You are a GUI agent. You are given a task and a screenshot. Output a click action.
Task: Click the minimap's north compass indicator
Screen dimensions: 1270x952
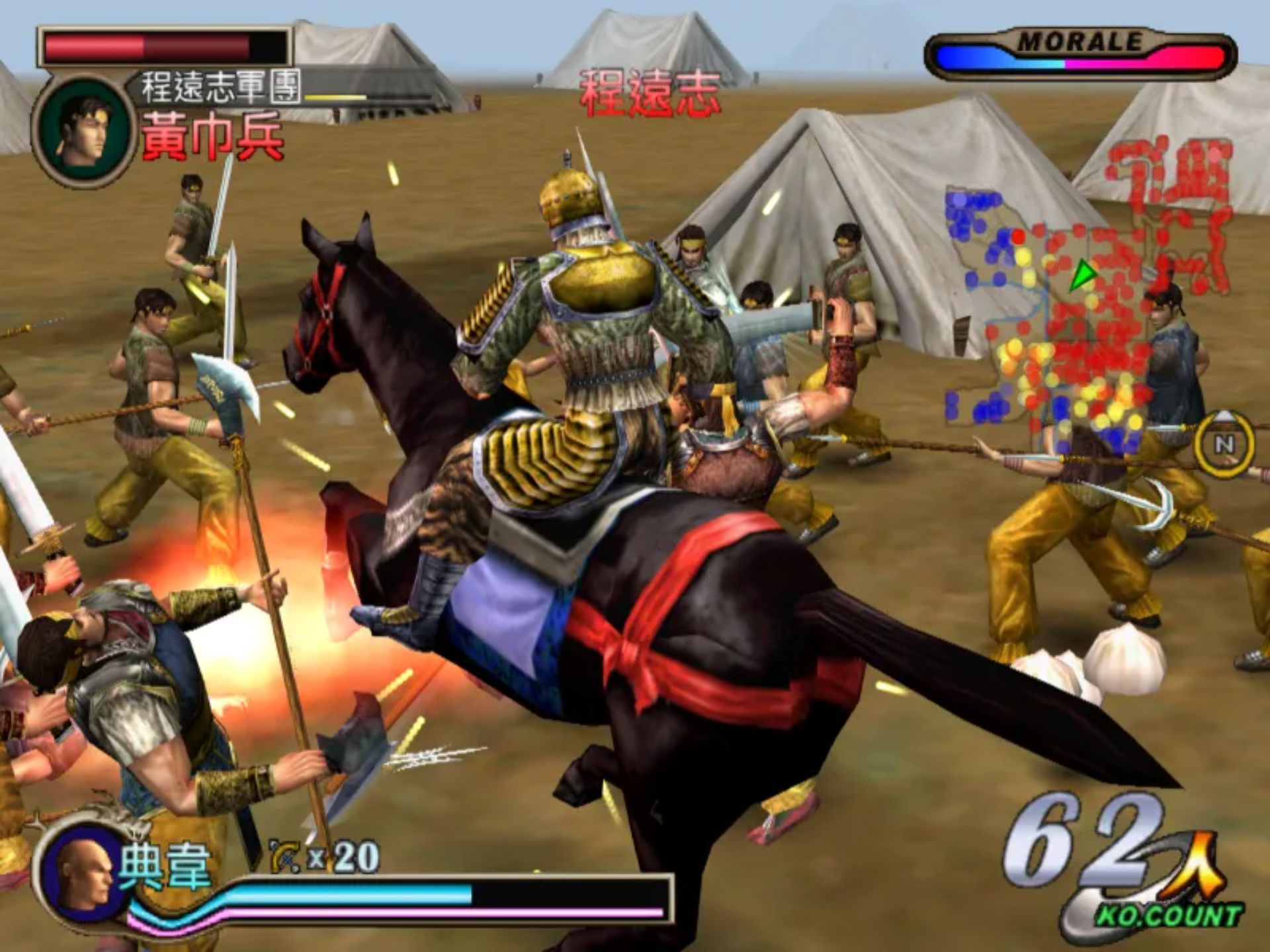[x=1224, y=444]
